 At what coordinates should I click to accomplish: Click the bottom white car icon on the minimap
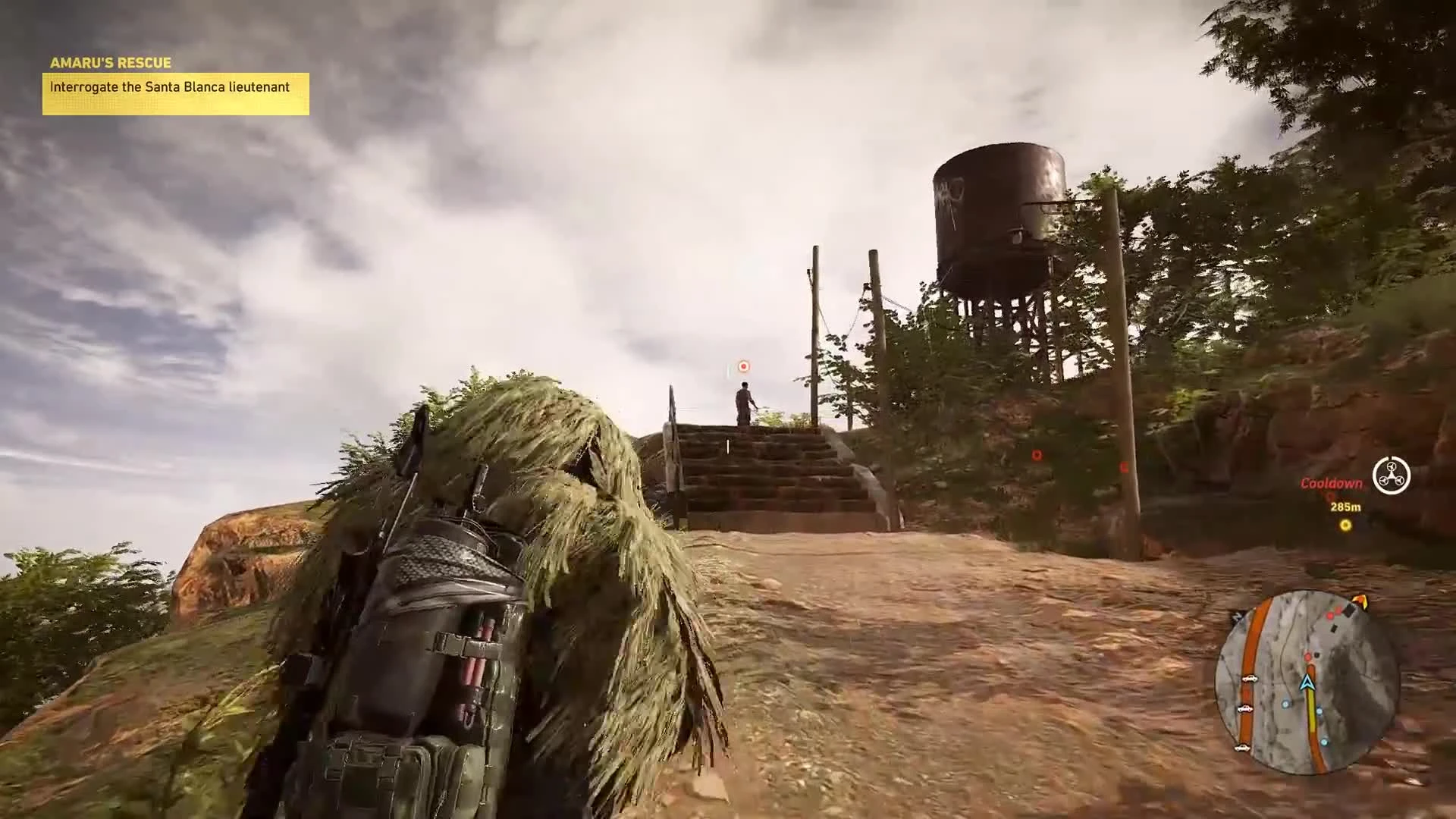(x=1243, y=748)
